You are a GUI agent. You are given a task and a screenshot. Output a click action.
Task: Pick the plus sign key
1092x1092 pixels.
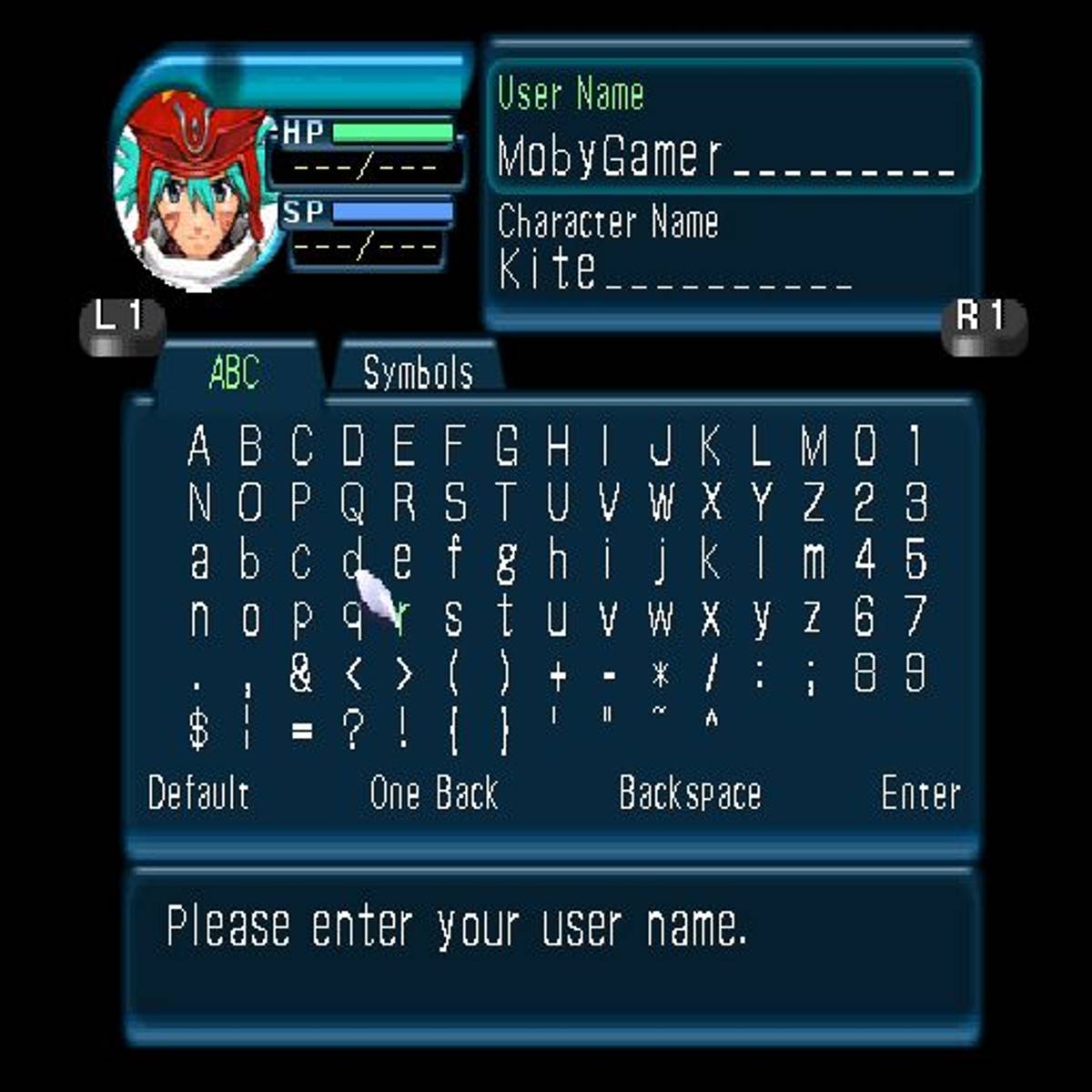558,675
